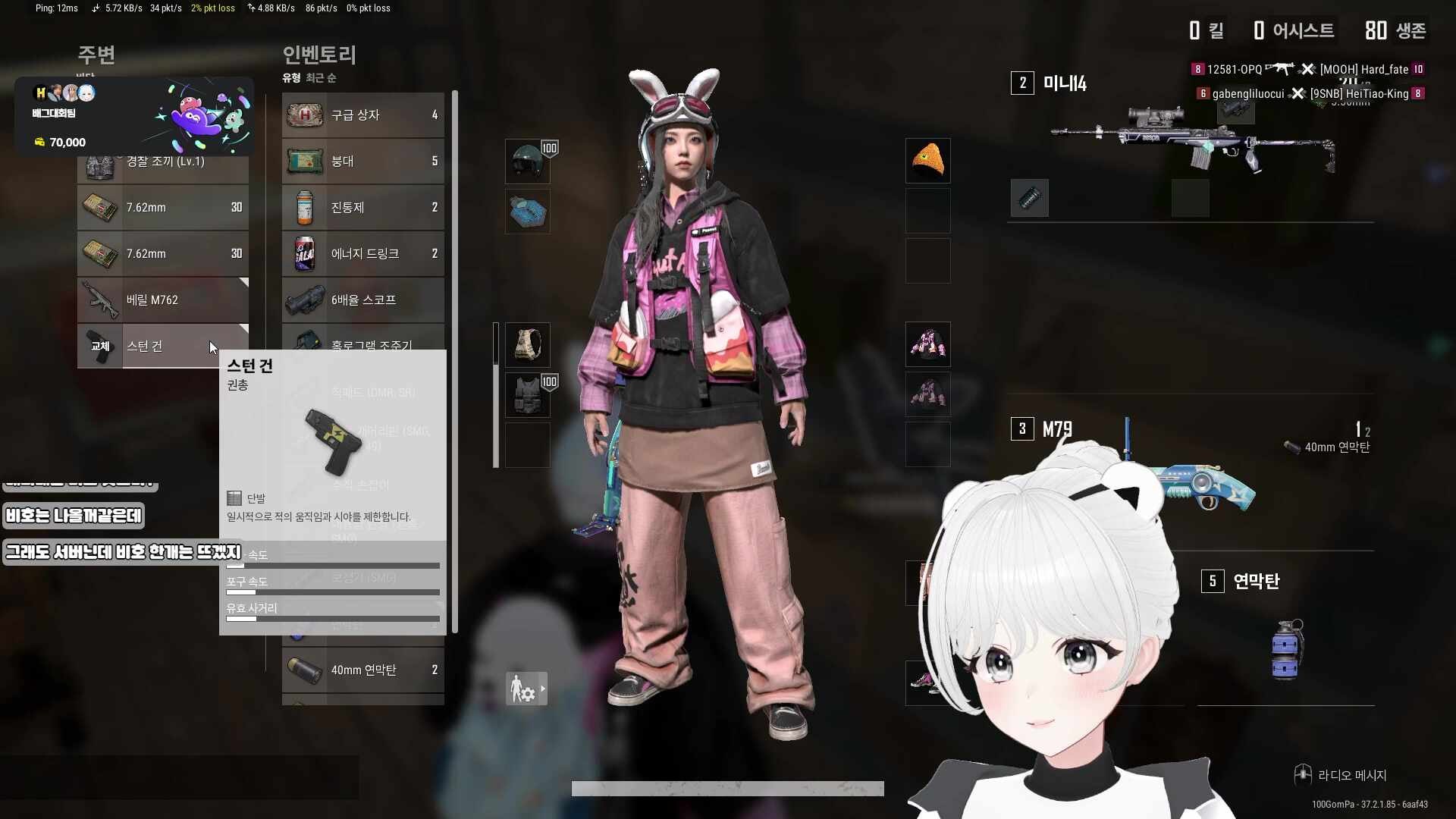Choose the 연막탄 smoke grenade in slot 5

(1286, 648)
